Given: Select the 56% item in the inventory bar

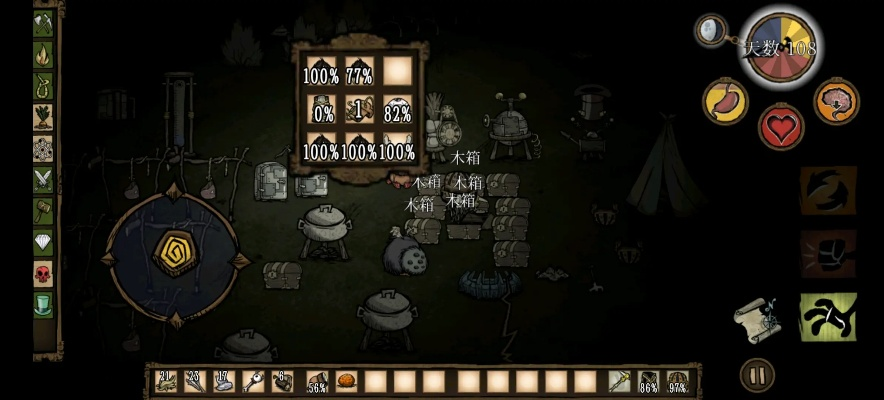Looking at the screenshot, I should click(x=317, y=381).
